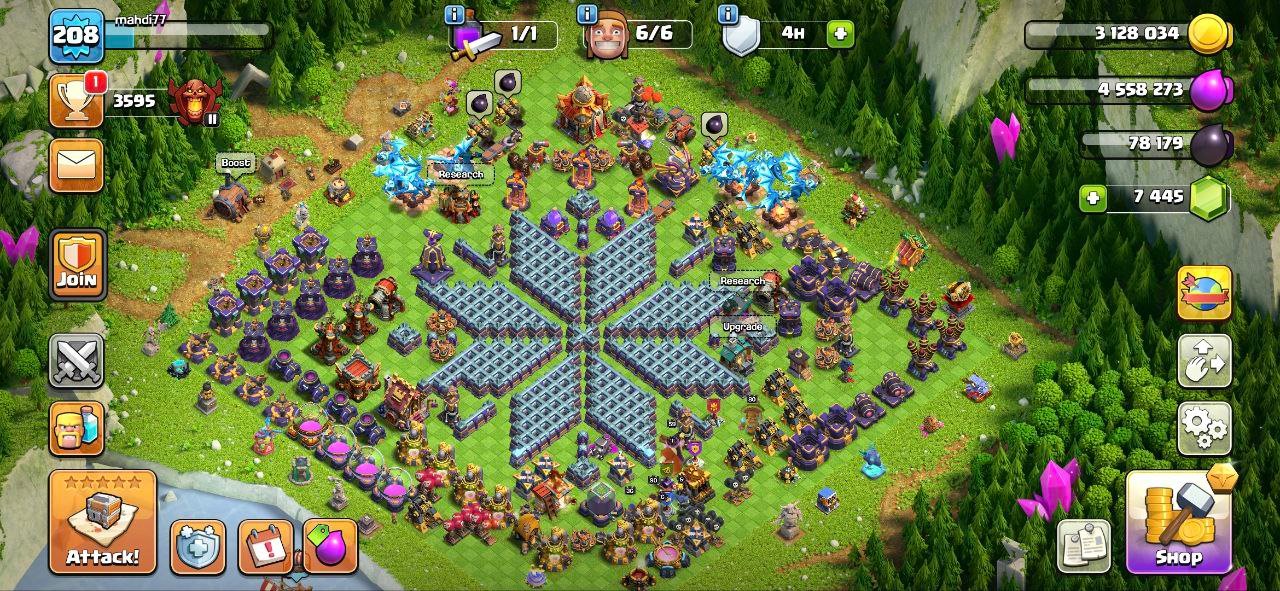This screenshot has height=591, width=1280.
Task: Open the village layout editor
Action: [1204, 362]
